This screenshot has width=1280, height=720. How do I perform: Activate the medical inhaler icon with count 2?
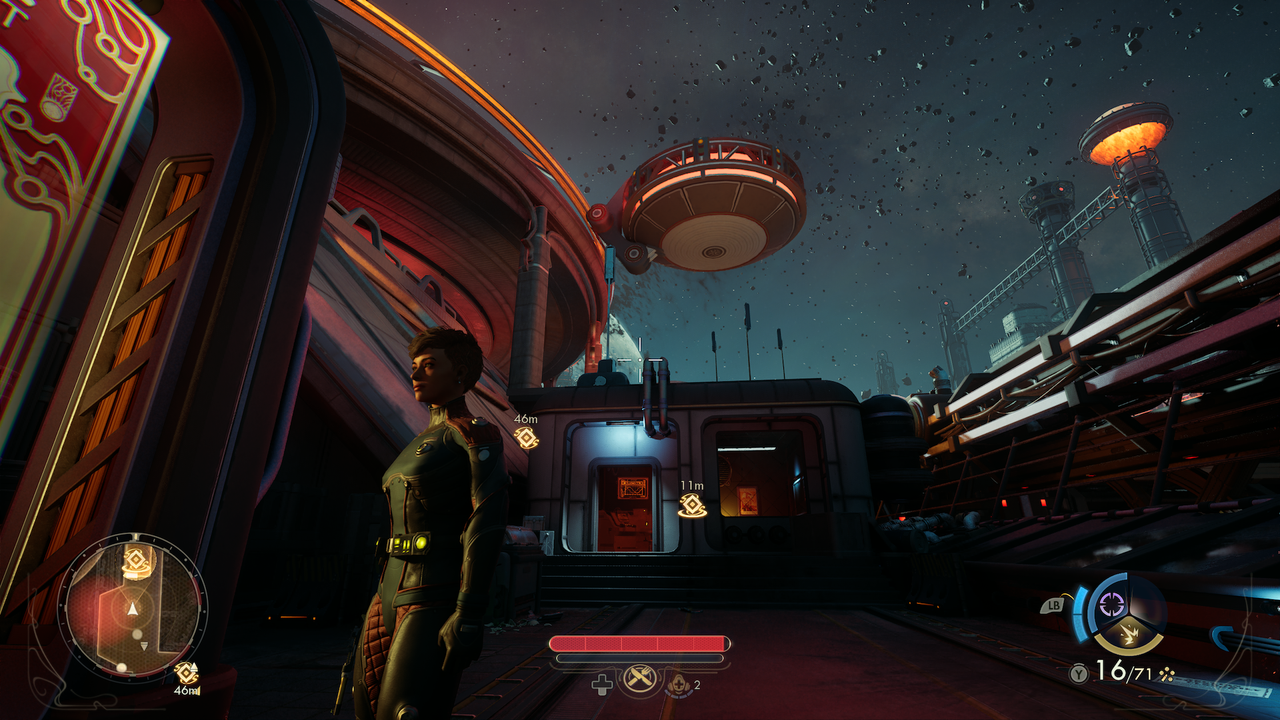point(679,683)
